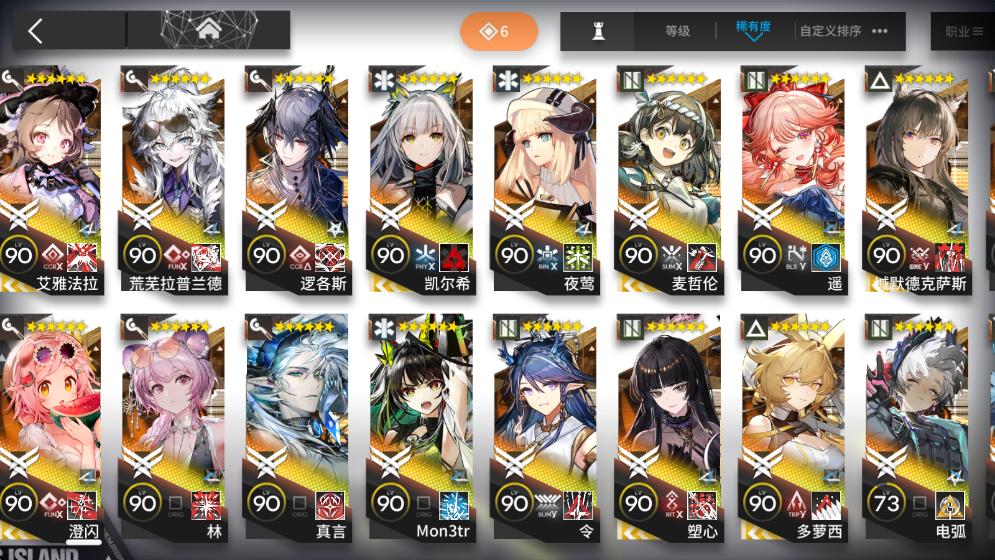Go back using the arrow button
This screenshot has width=995, height=560.
(x=36, y=31)
